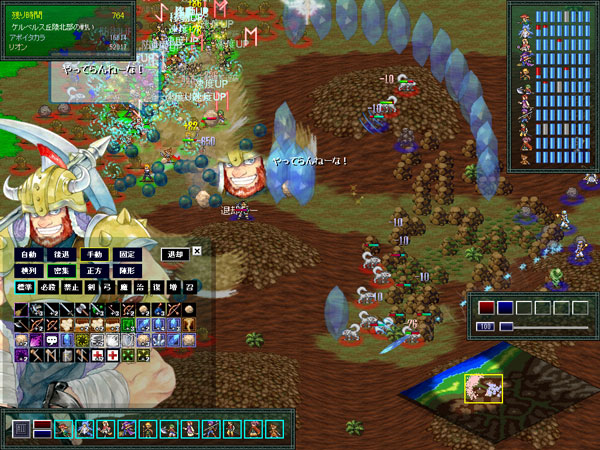Select the 自動 (auto) command button
This screenshot has width=600, height=450.
tap(28, 254)
